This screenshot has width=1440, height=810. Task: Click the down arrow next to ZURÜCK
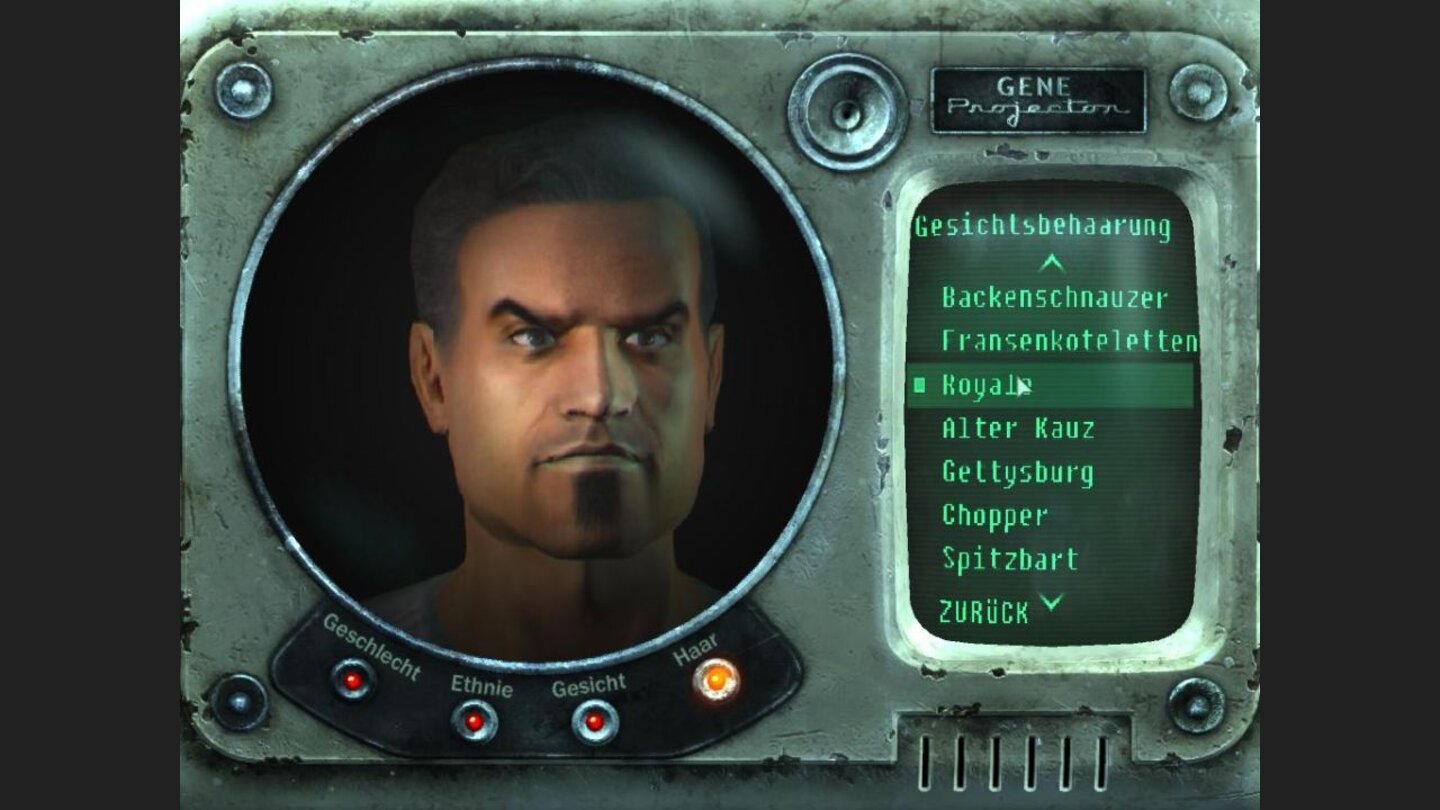pyautogui.click(x=1050, y=603)
